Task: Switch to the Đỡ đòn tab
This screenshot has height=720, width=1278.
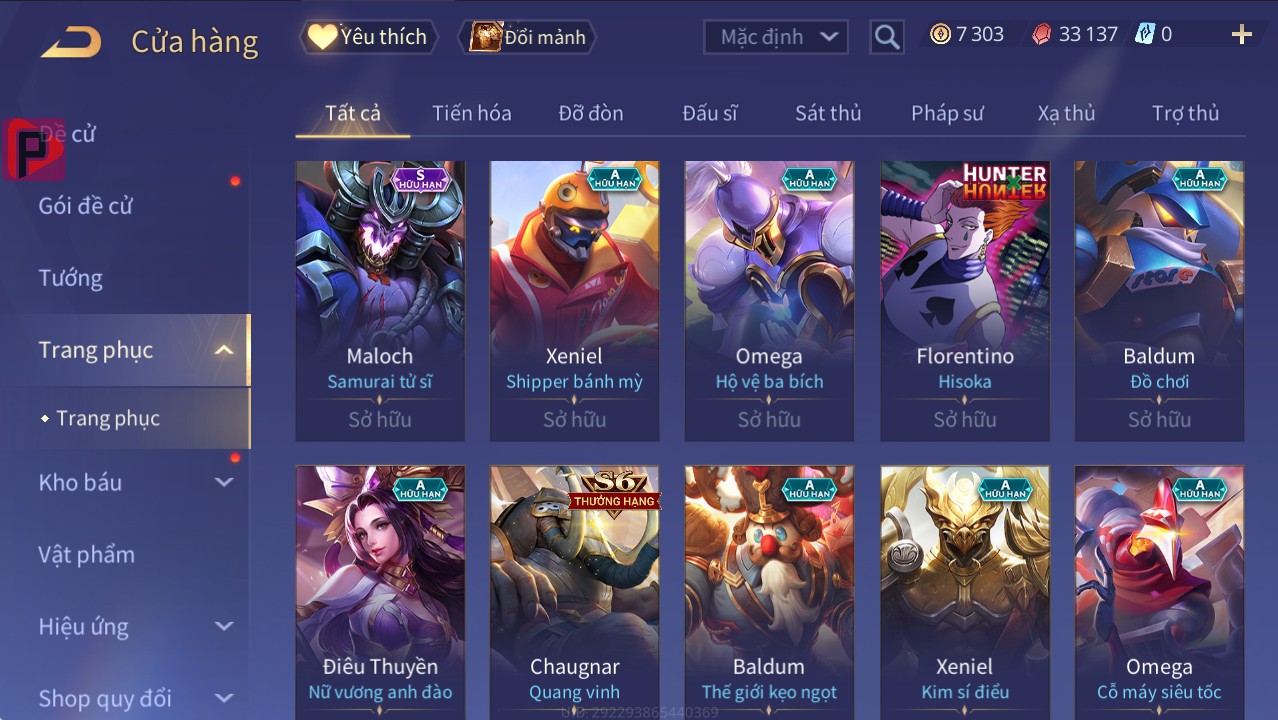Action: [x=590, y=113]
